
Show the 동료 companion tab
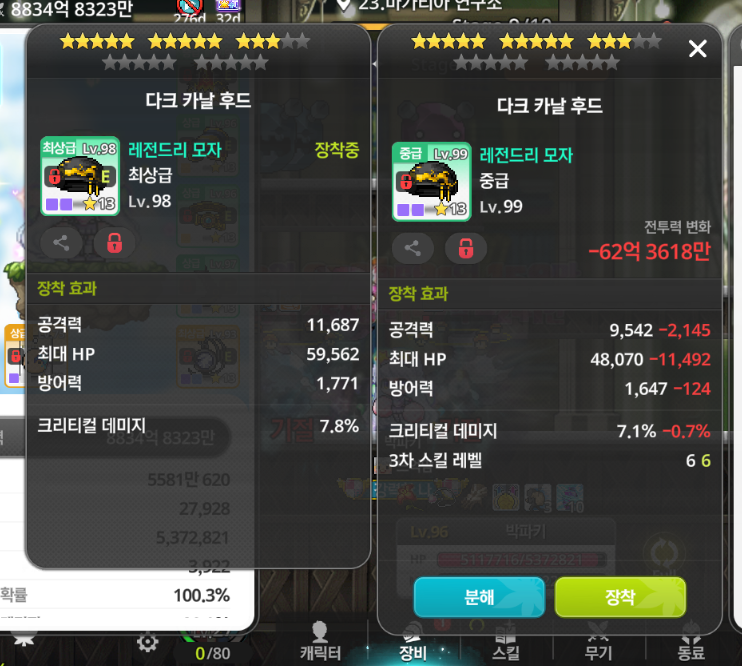[x=690, y=640]
